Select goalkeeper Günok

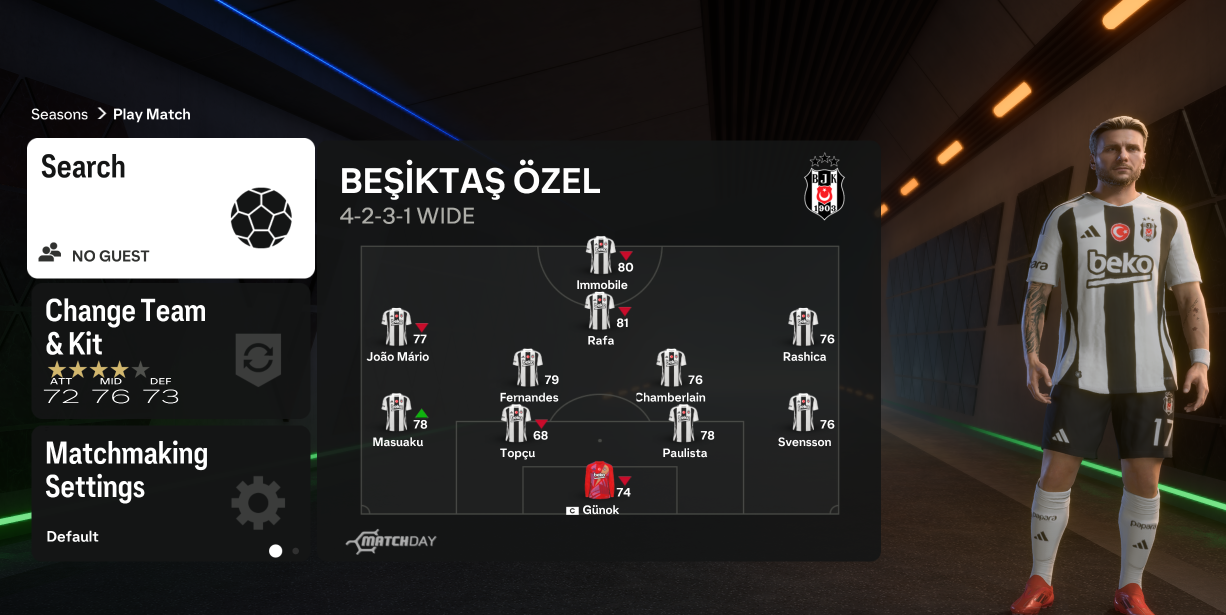coord(599,481)
